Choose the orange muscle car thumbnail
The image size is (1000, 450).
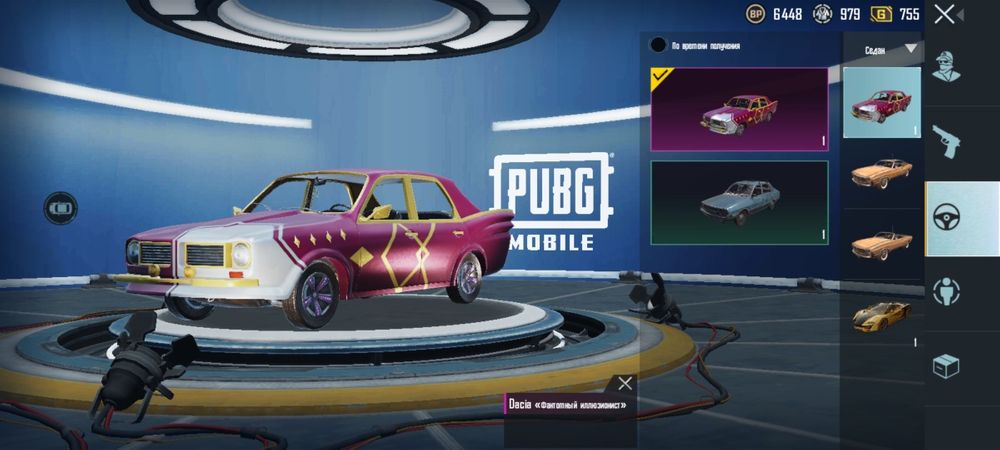click(x=881, y=173)
